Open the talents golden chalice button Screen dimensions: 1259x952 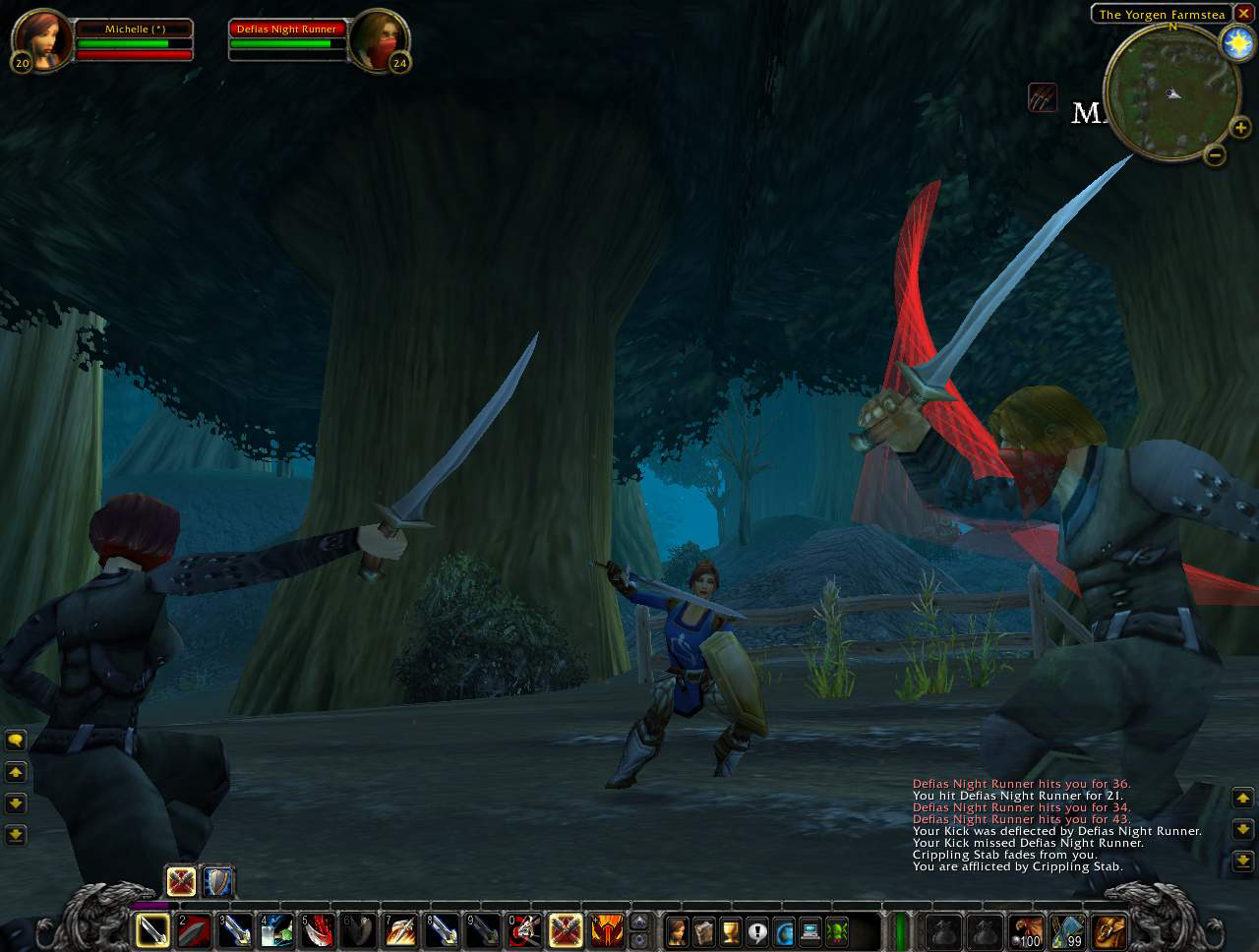730,930
